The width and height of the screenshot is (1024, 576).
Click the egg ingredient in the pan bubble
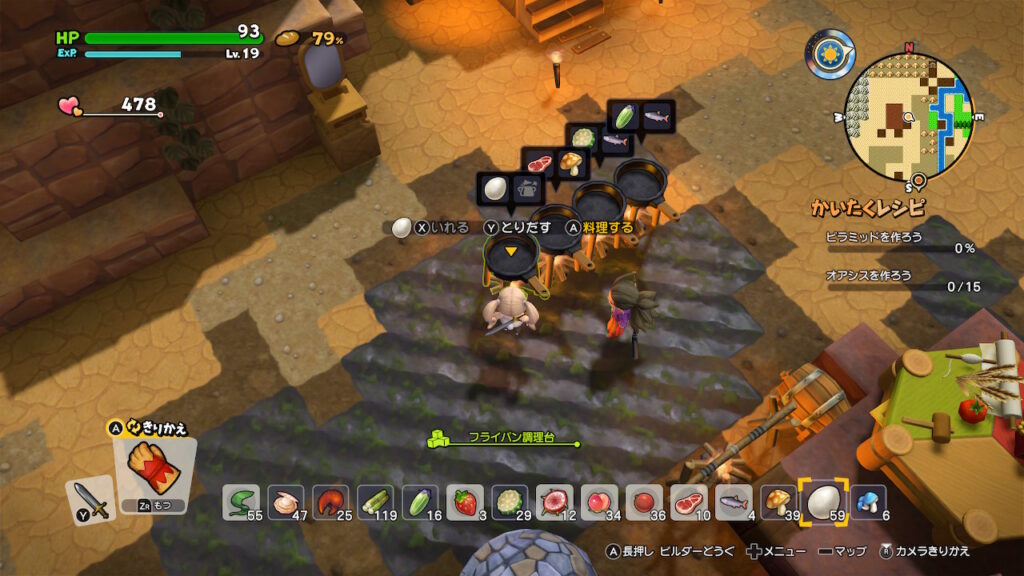tap(495, 188)
